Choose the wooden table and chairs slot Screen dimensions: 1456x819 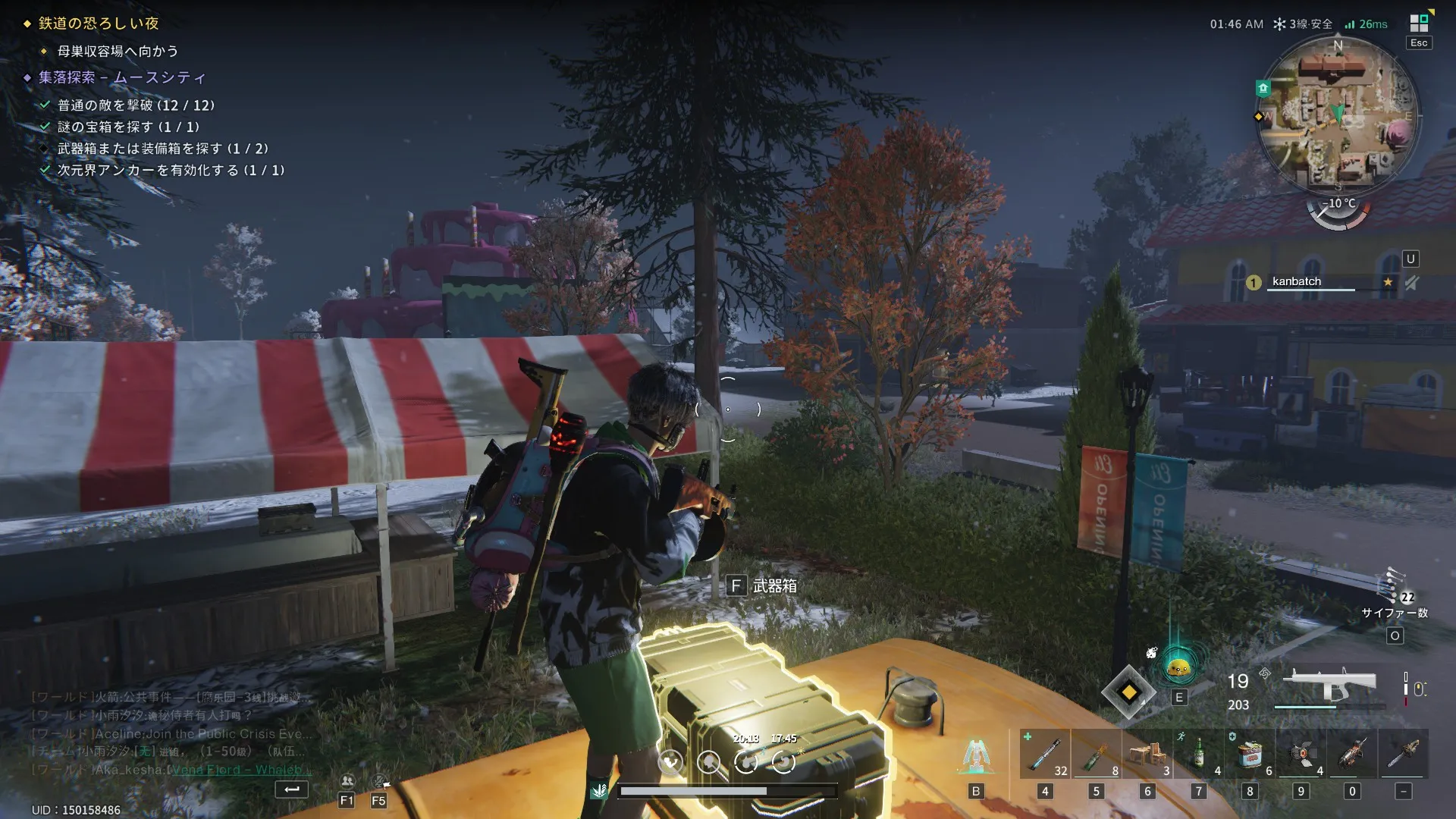1147,754
